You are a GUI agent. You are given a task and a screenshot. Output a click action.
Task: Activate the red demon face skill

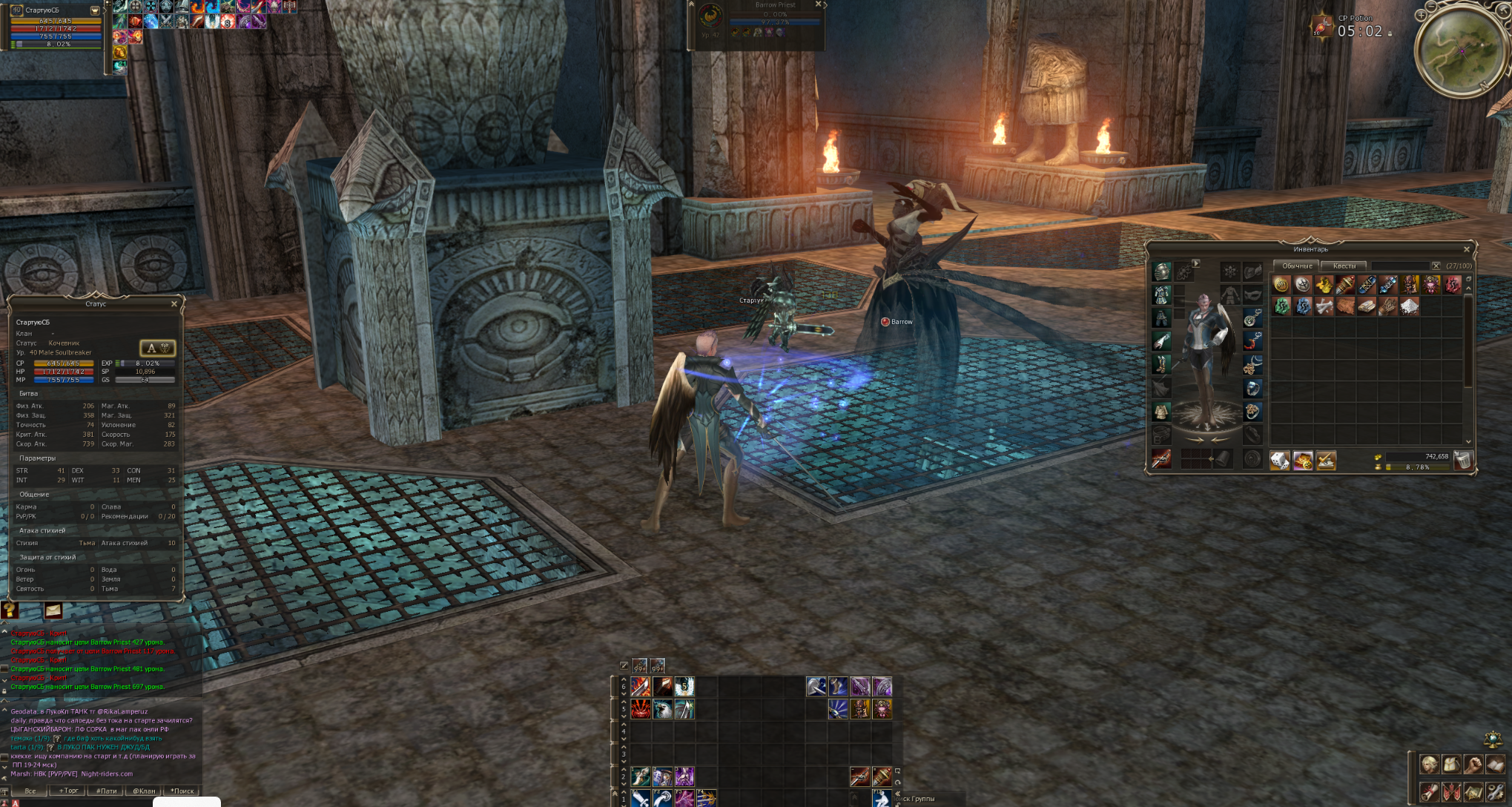(x=641, y=709)
